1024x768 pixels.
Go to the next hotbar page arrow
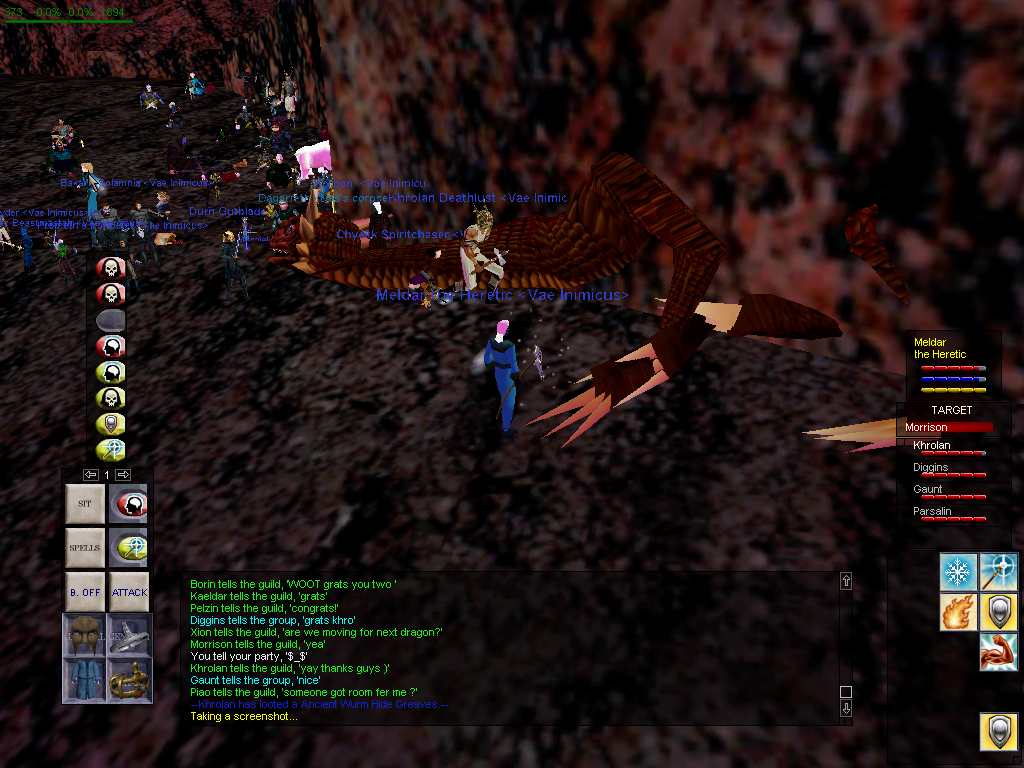coord(123,474)
